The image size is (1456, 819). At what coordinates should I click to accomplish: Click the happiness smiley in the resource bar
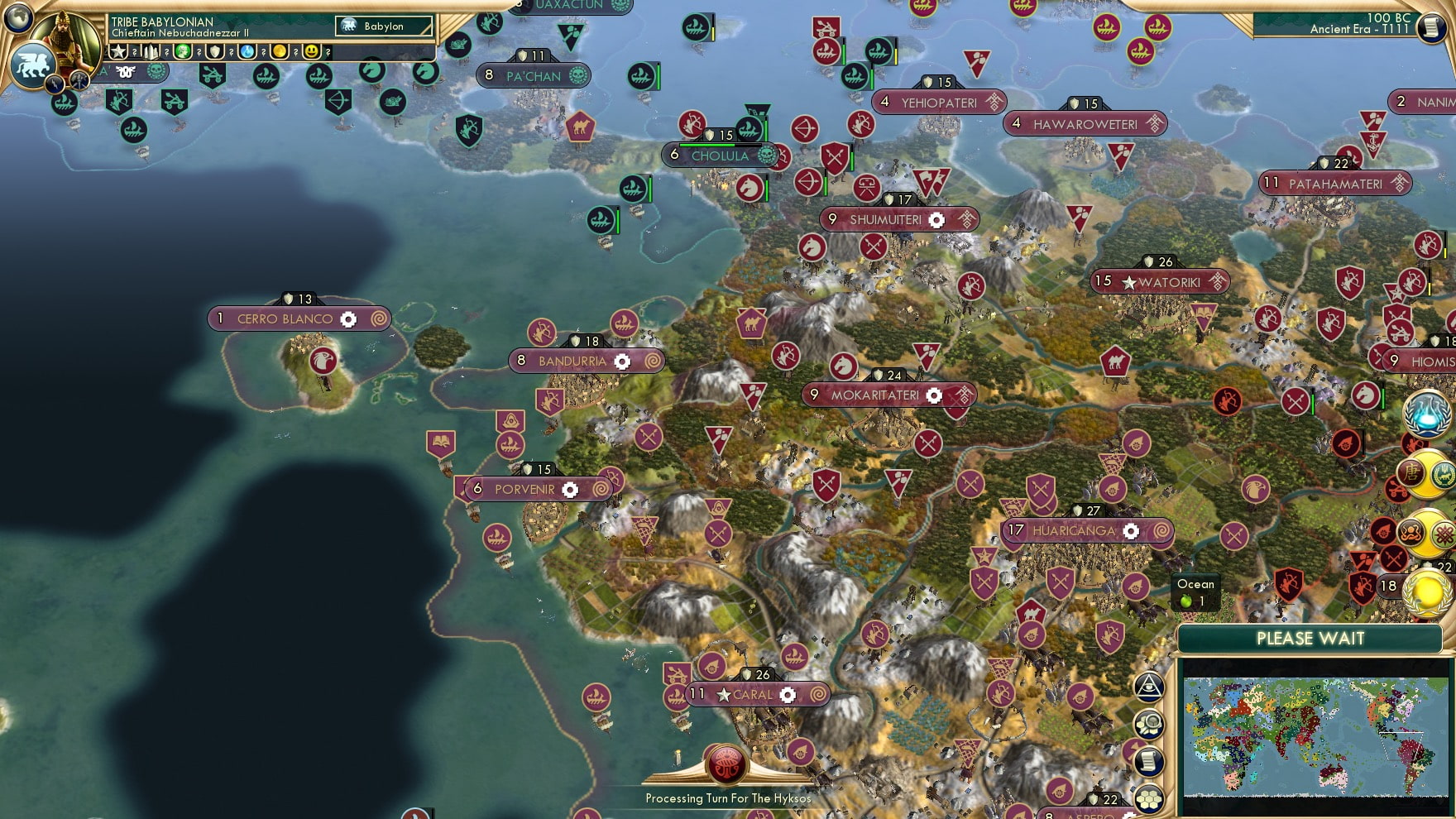pos(312,51)
